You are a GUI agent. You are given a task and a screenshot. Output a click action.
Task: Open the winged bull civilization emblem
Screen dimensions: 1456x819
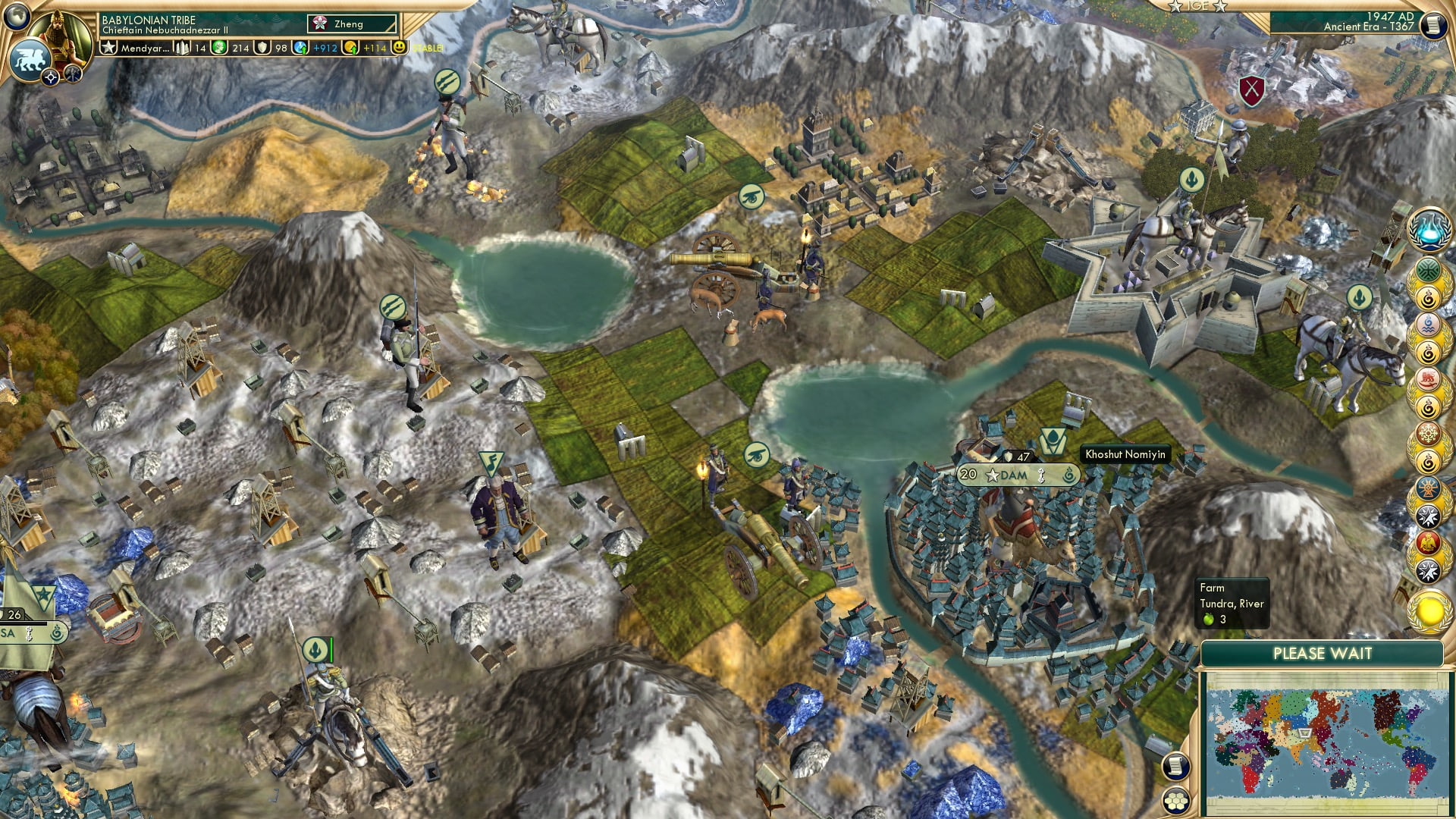pyautogui.click(x=30, y=59)
